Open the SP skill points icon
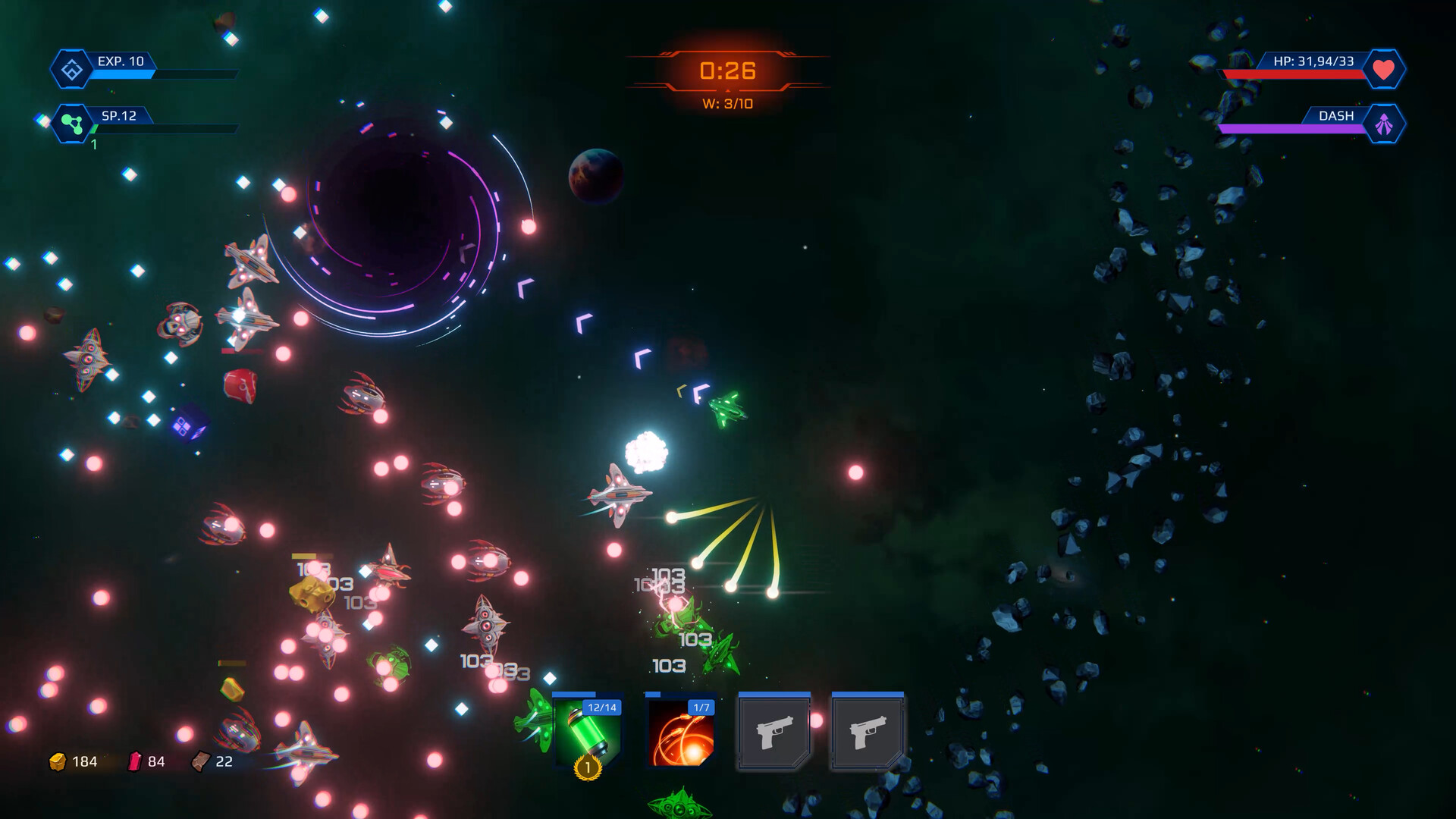1456x819 pixels. 72,124
